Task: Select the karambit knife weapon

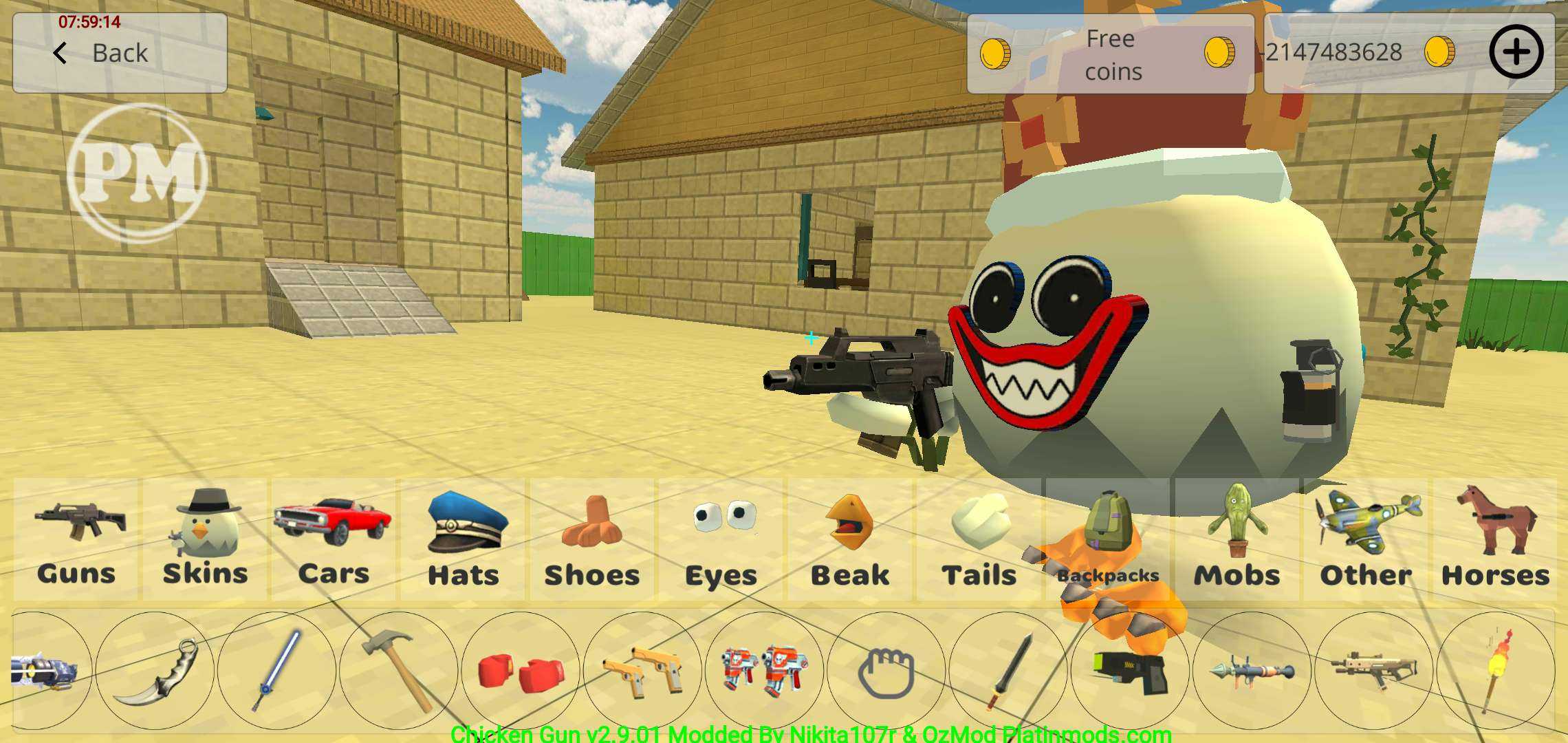Action: [155, 671]
